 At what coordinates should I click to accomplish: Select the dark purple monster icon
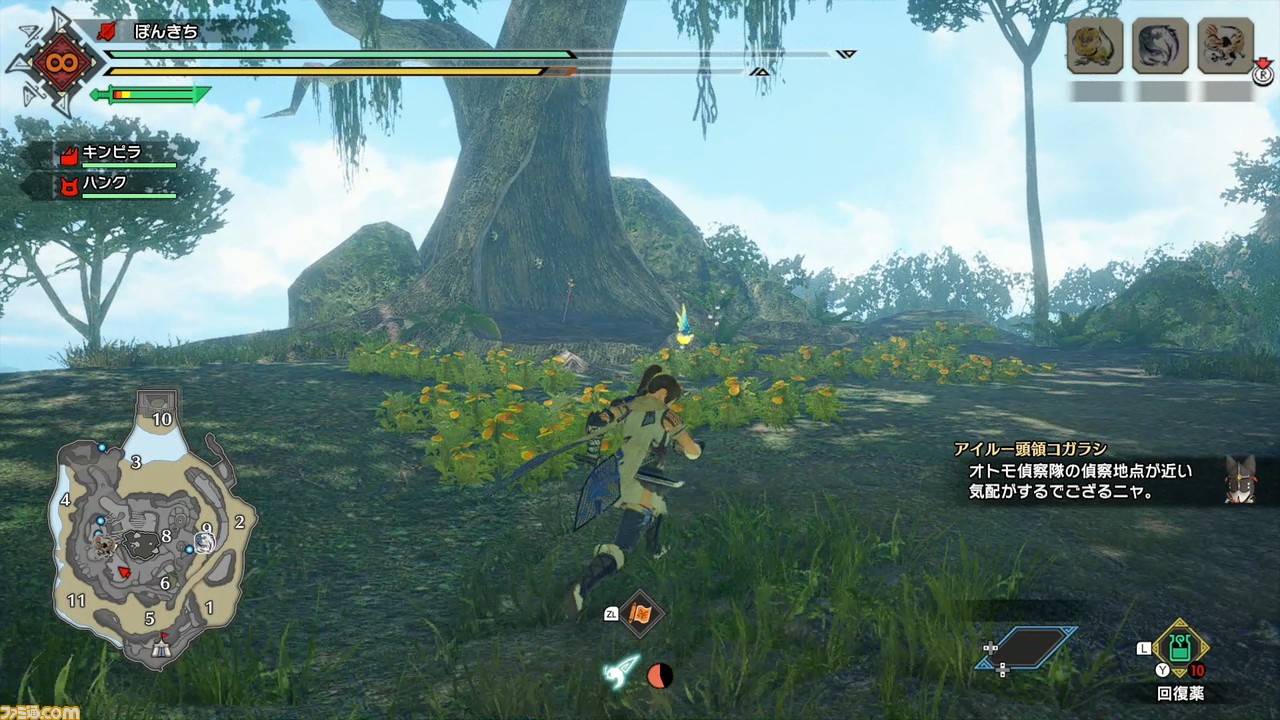coord(1160,46)
